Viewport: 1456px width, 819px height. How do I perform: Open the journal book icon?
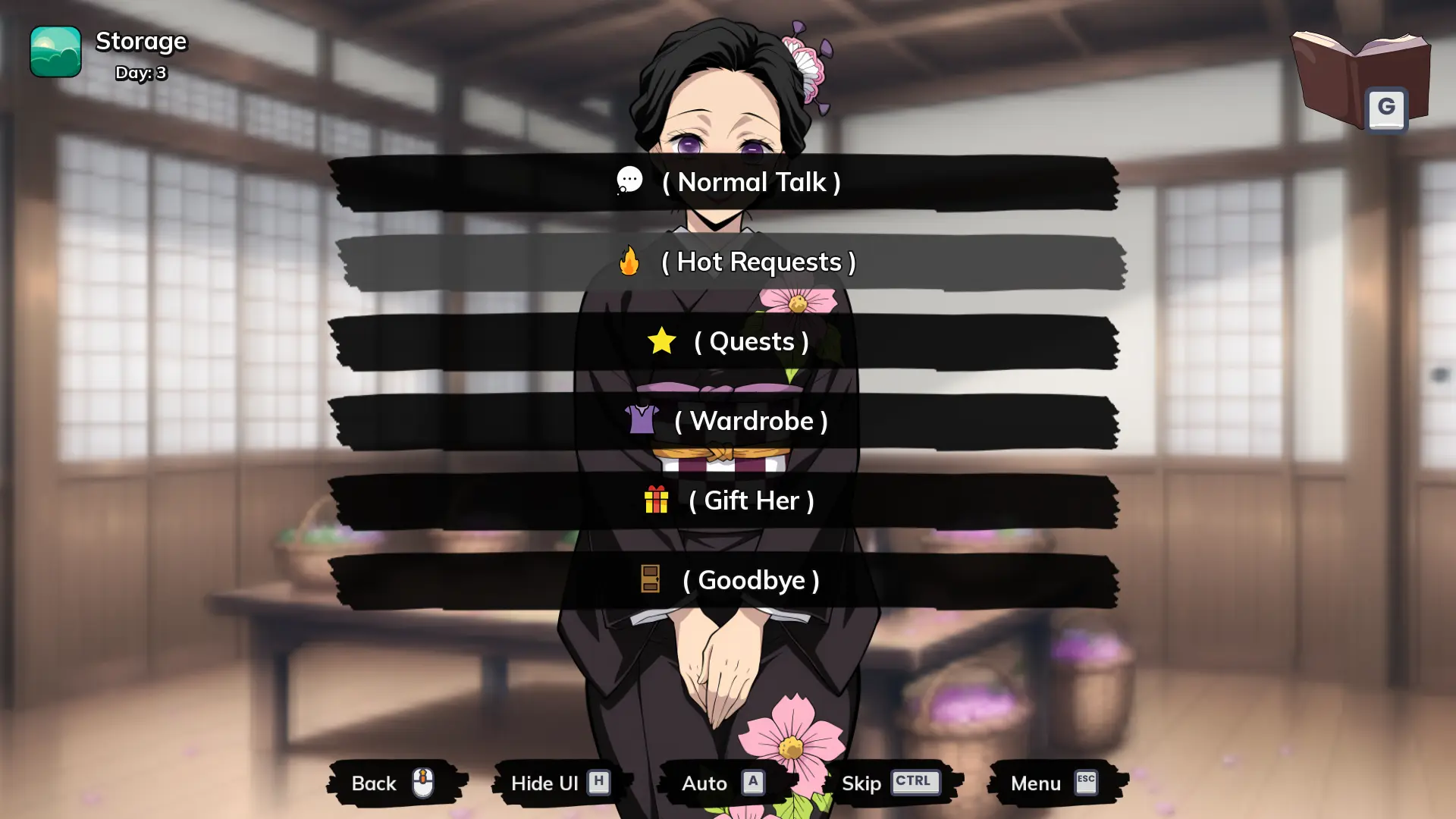pos(1359,80)
